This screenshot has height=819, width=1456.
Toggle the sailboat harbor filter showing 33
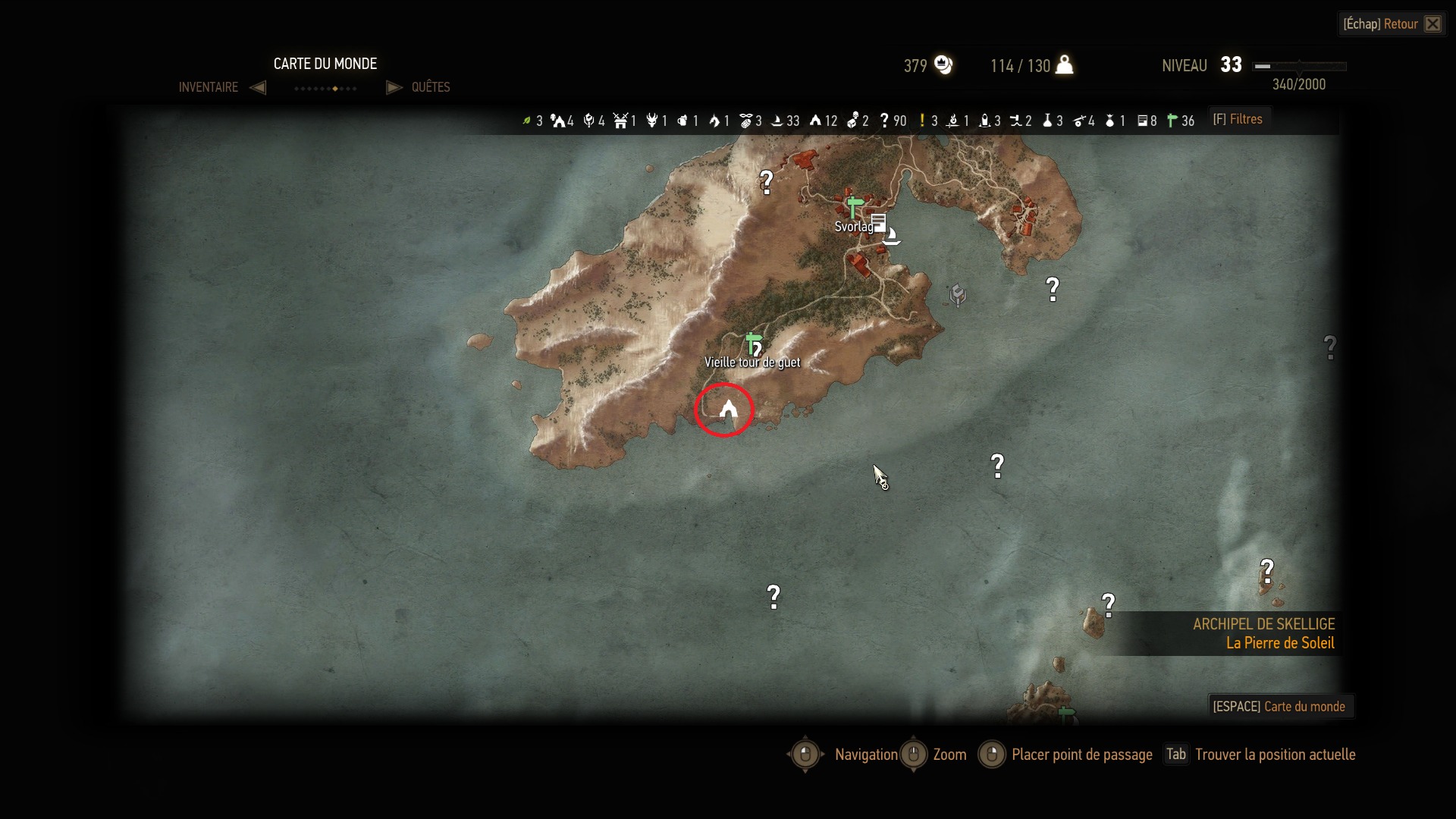[777, 121]
